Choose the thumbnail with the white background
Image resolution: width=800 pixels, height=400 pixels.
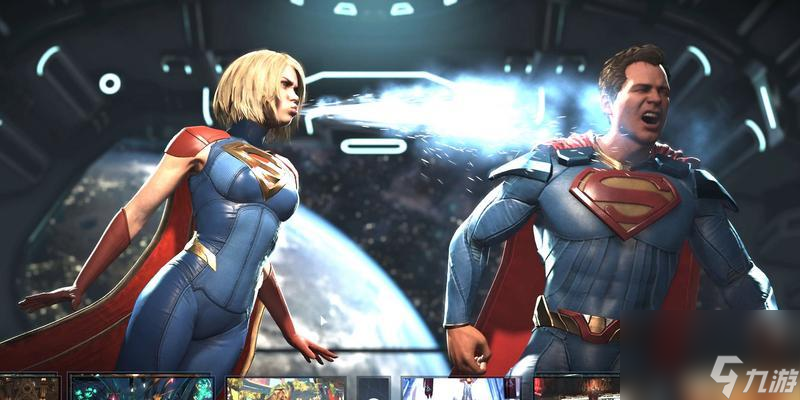click(460, 388)
